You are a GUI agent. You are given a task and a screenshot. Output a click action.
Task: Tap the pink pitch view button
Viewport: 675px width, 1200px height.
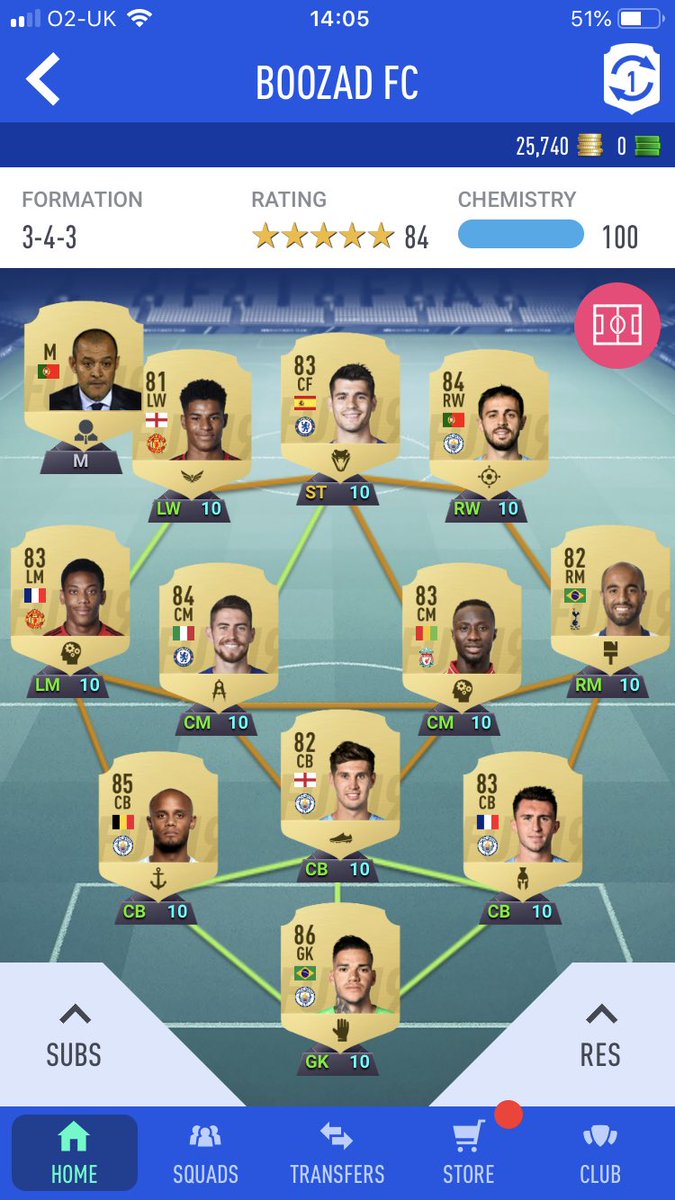click(617, 324)
